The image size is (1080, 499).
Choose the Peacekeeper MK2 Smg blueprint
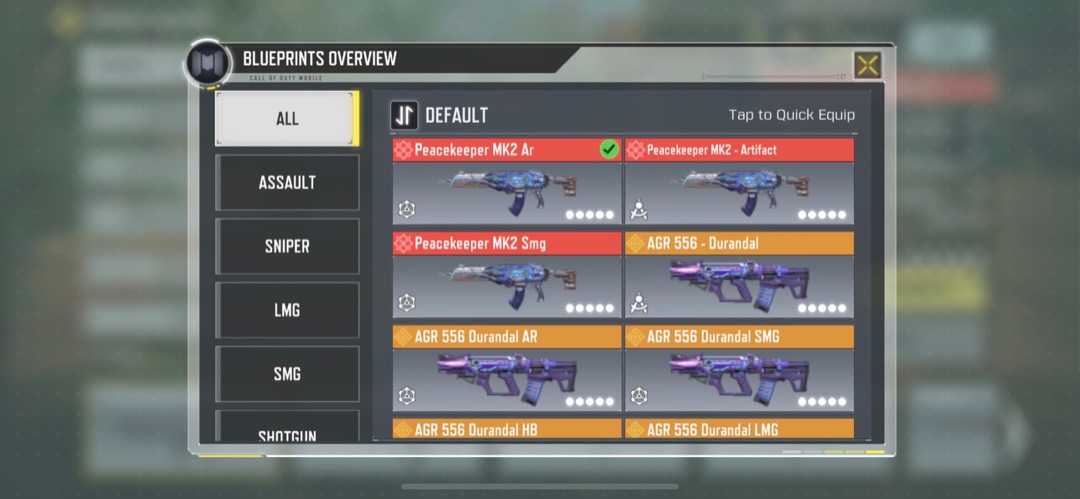pyautogui.click(x=506, y=275)
